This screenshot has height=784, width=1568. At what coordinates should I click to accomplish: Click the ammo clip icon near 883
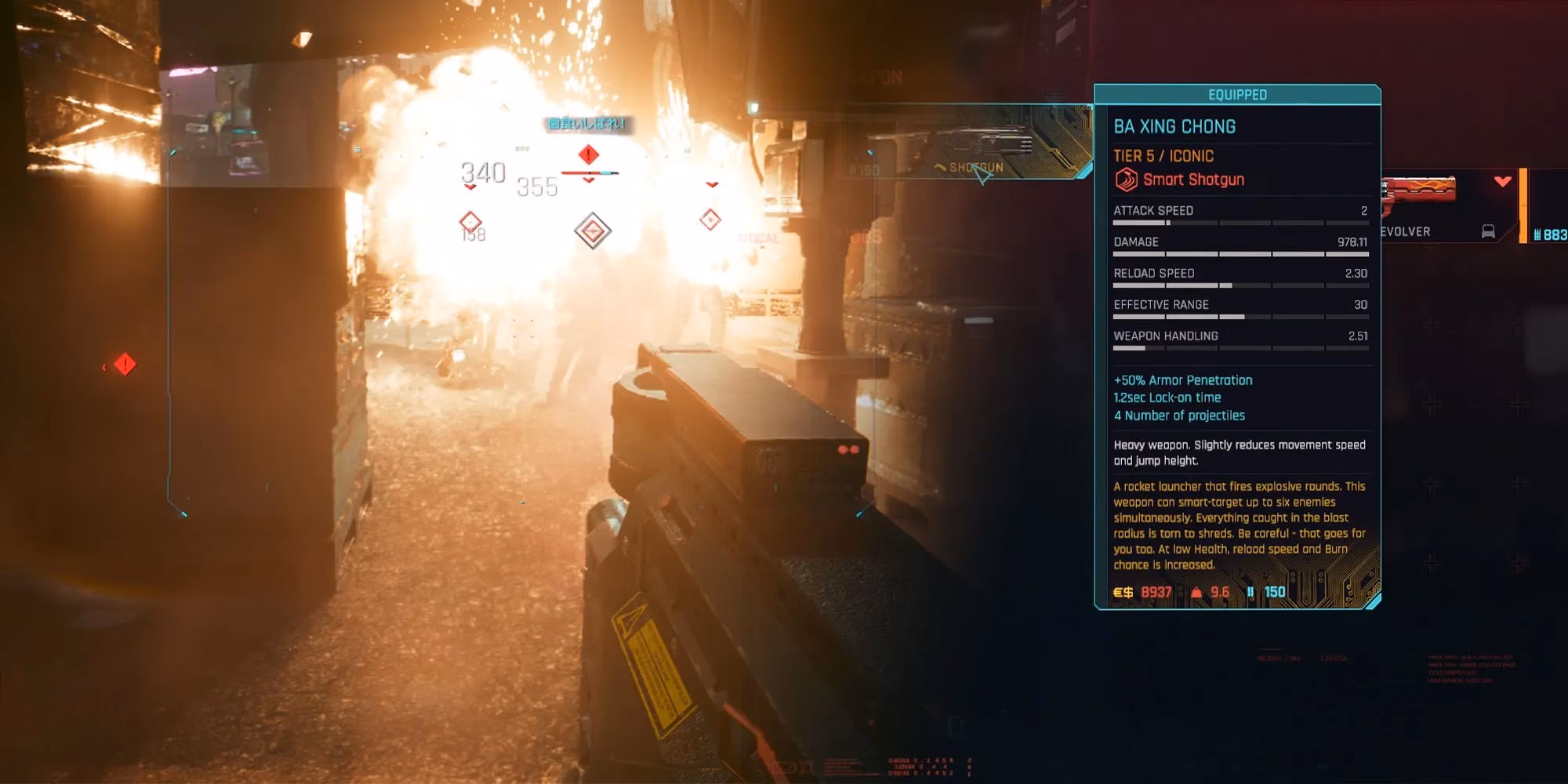pos(1537,234)
